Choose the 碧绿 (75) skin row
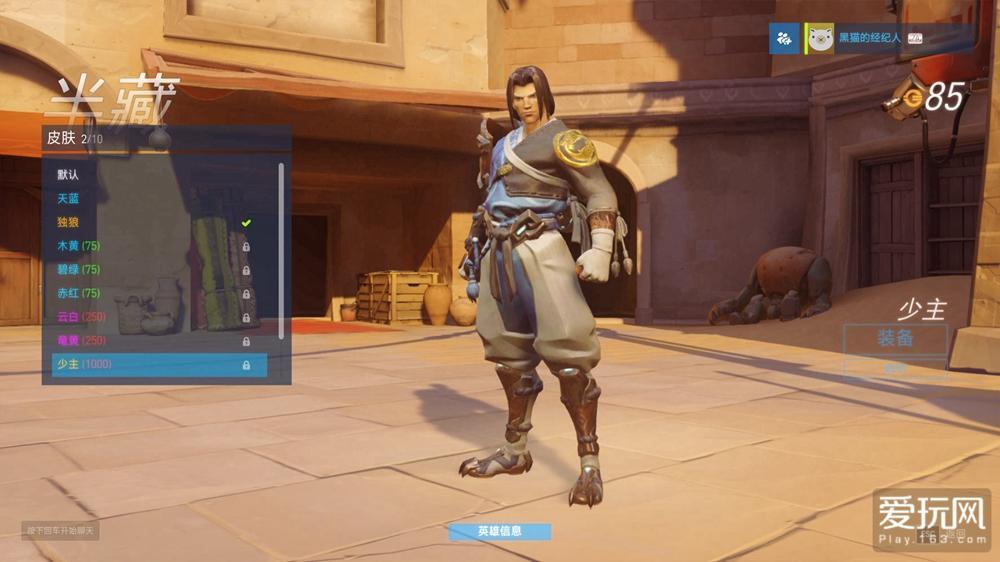 [x=80, y=270]
